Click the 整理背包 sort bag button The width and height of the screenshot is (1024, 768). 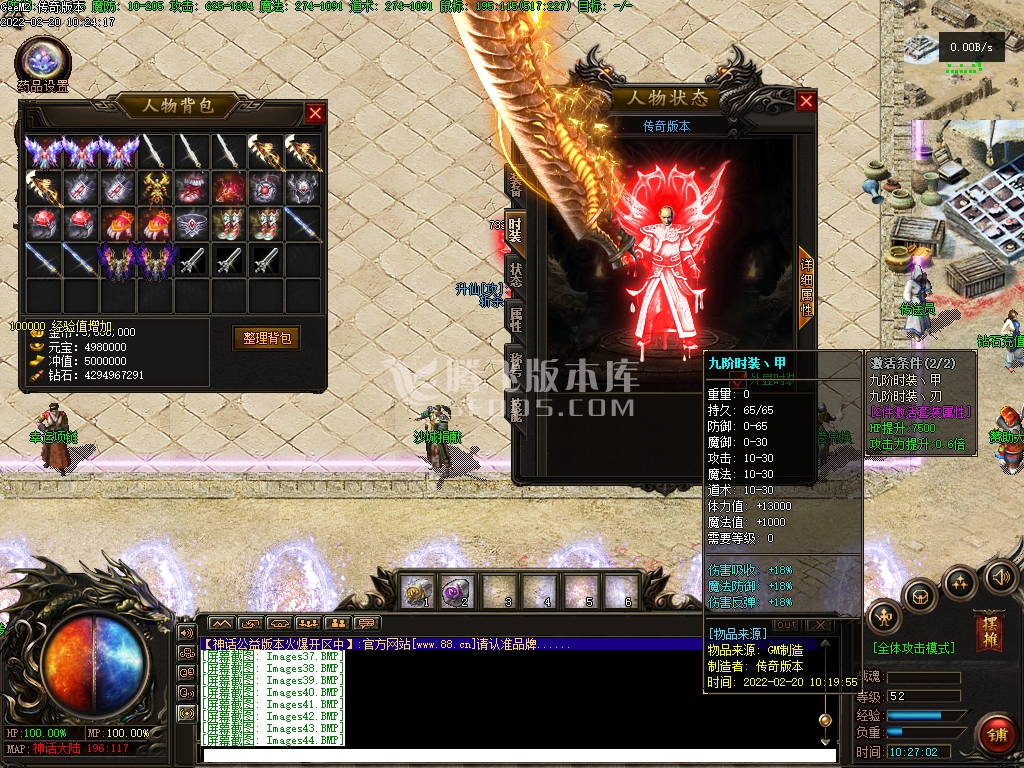click(266, 338)
